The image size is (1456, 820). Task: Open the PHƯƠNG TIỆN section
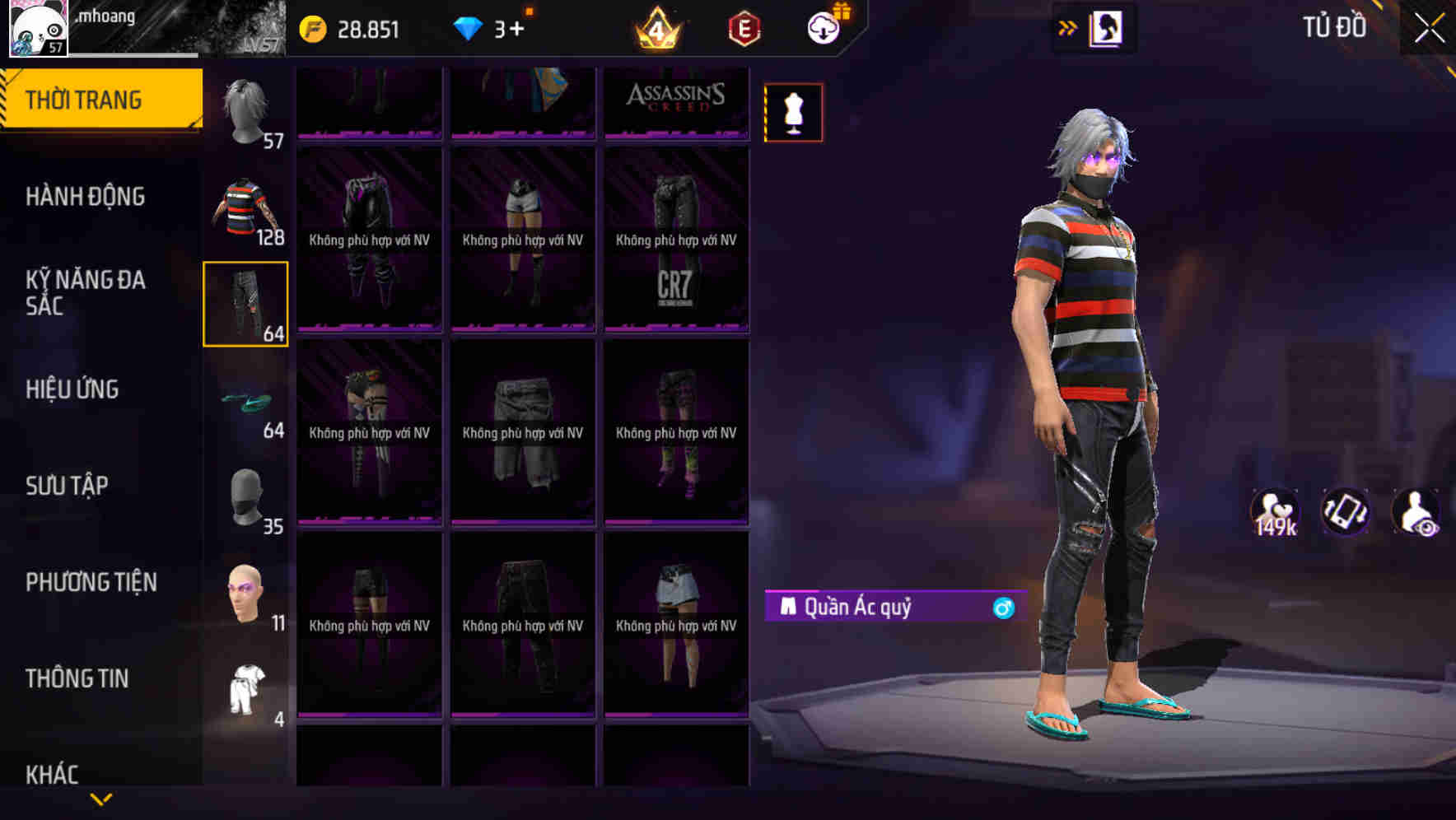click(89, 582)
